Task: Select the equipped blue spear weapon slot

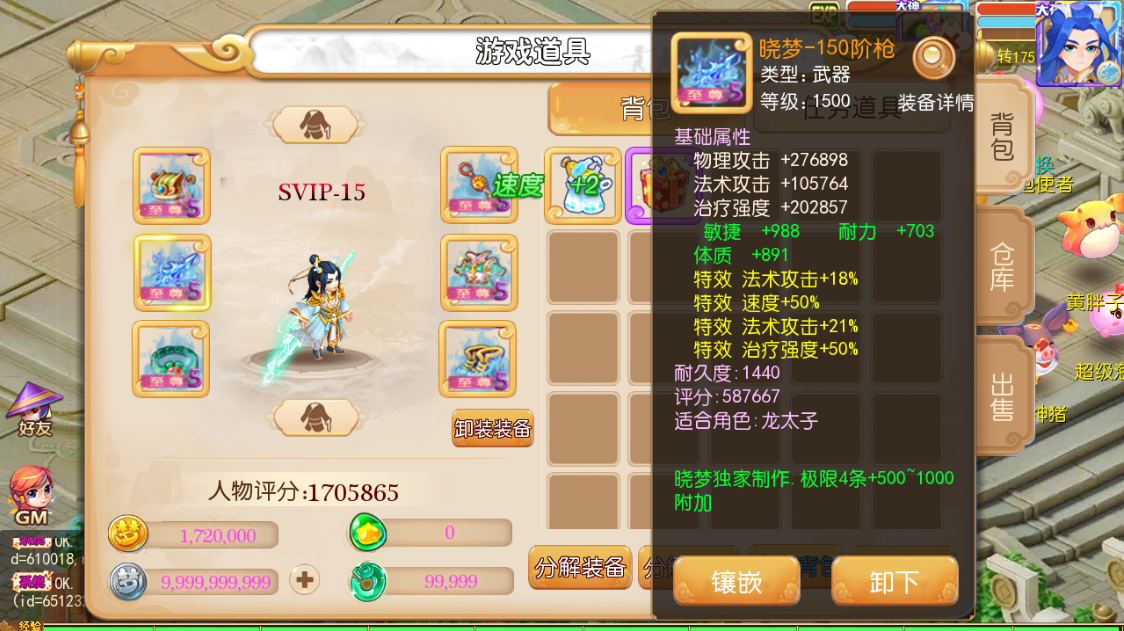Action: click(x=172, y=273)
